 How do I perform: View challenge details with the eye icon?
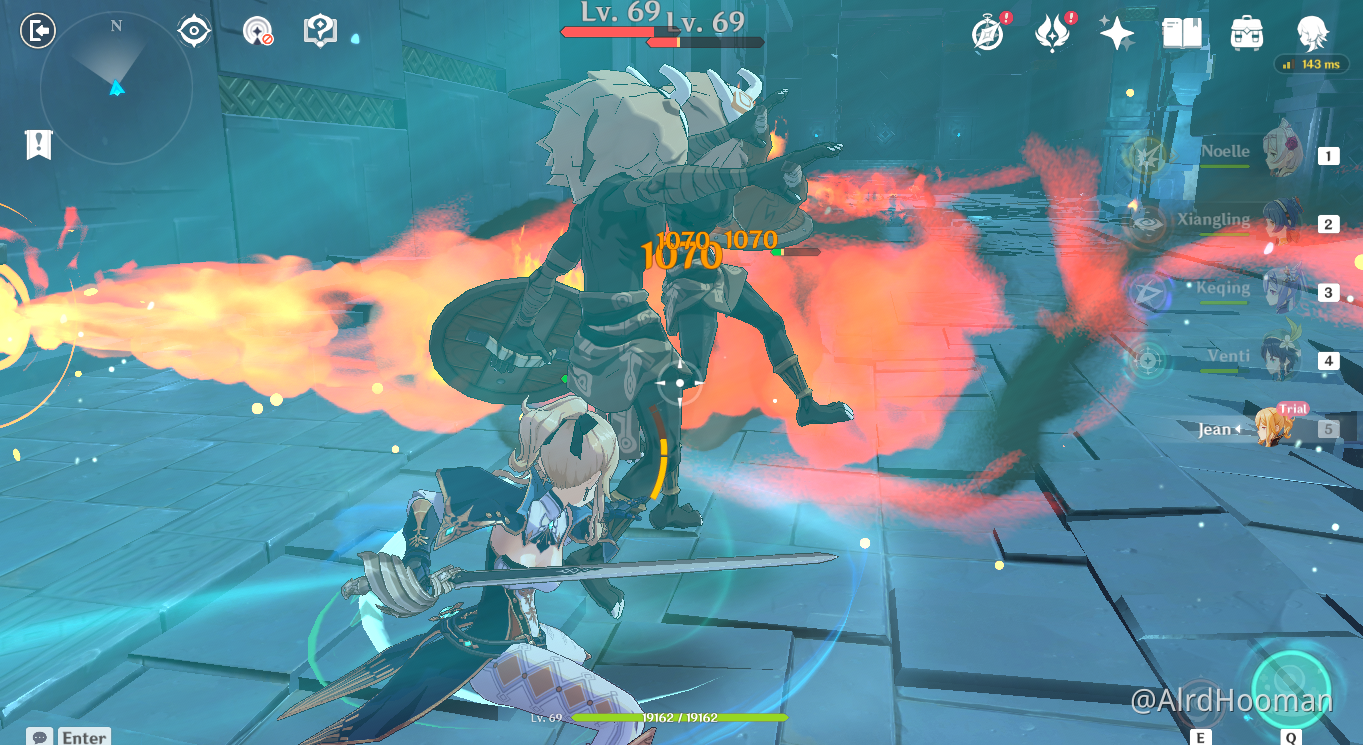193,30
